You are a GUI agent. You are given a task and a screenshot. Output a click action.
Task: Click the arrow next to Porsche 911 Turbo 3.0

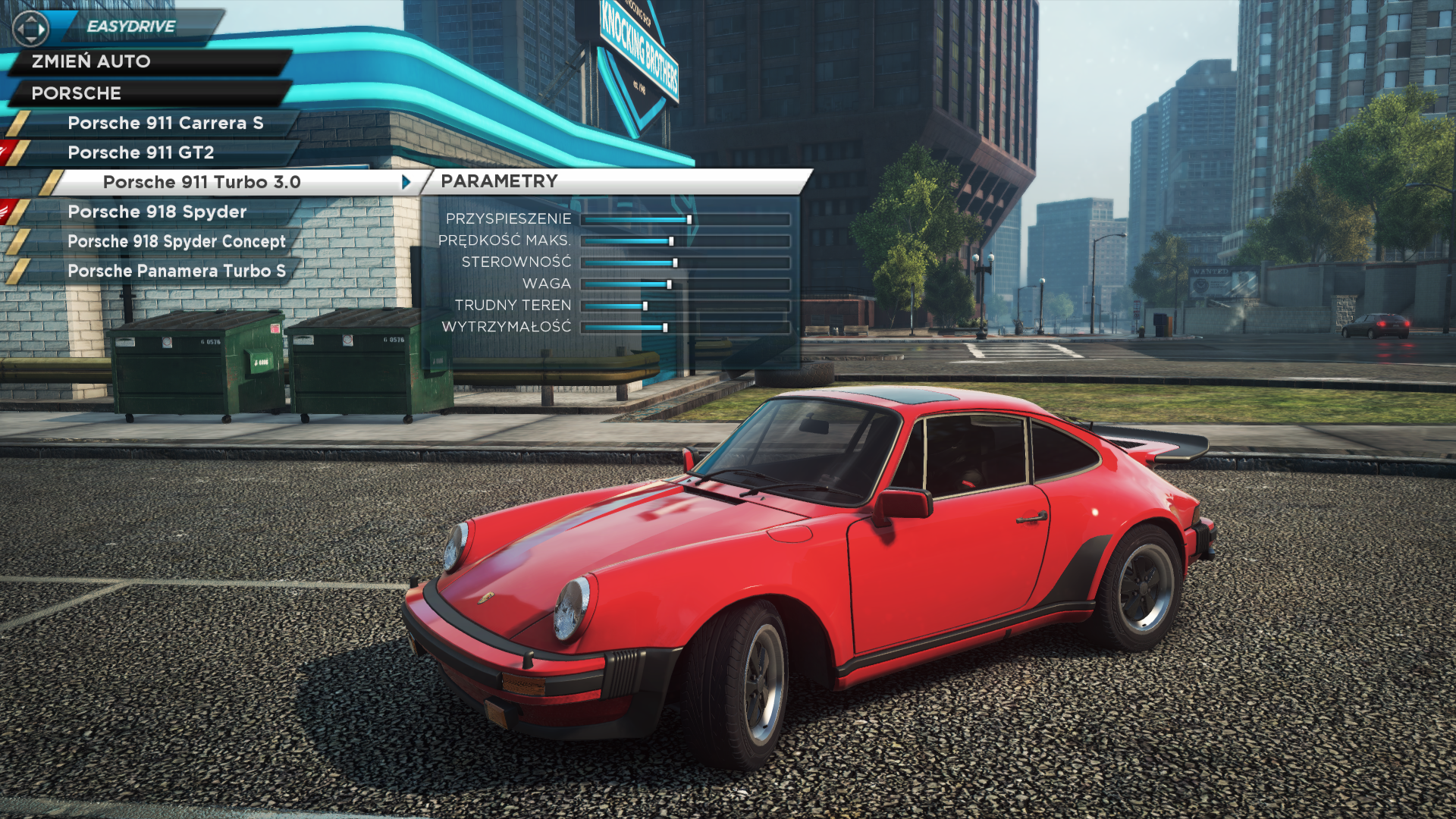point(406,182)
